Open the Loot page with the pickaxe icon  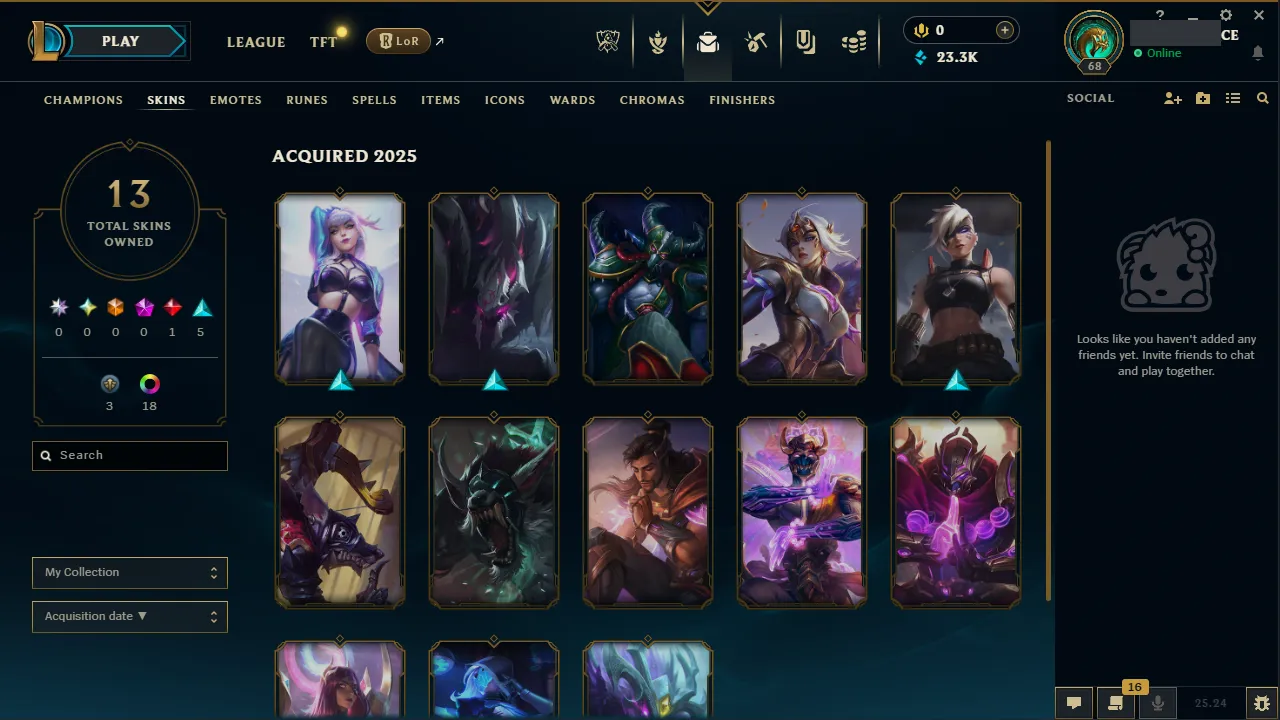pyautogui.click(x=756, y=42)
